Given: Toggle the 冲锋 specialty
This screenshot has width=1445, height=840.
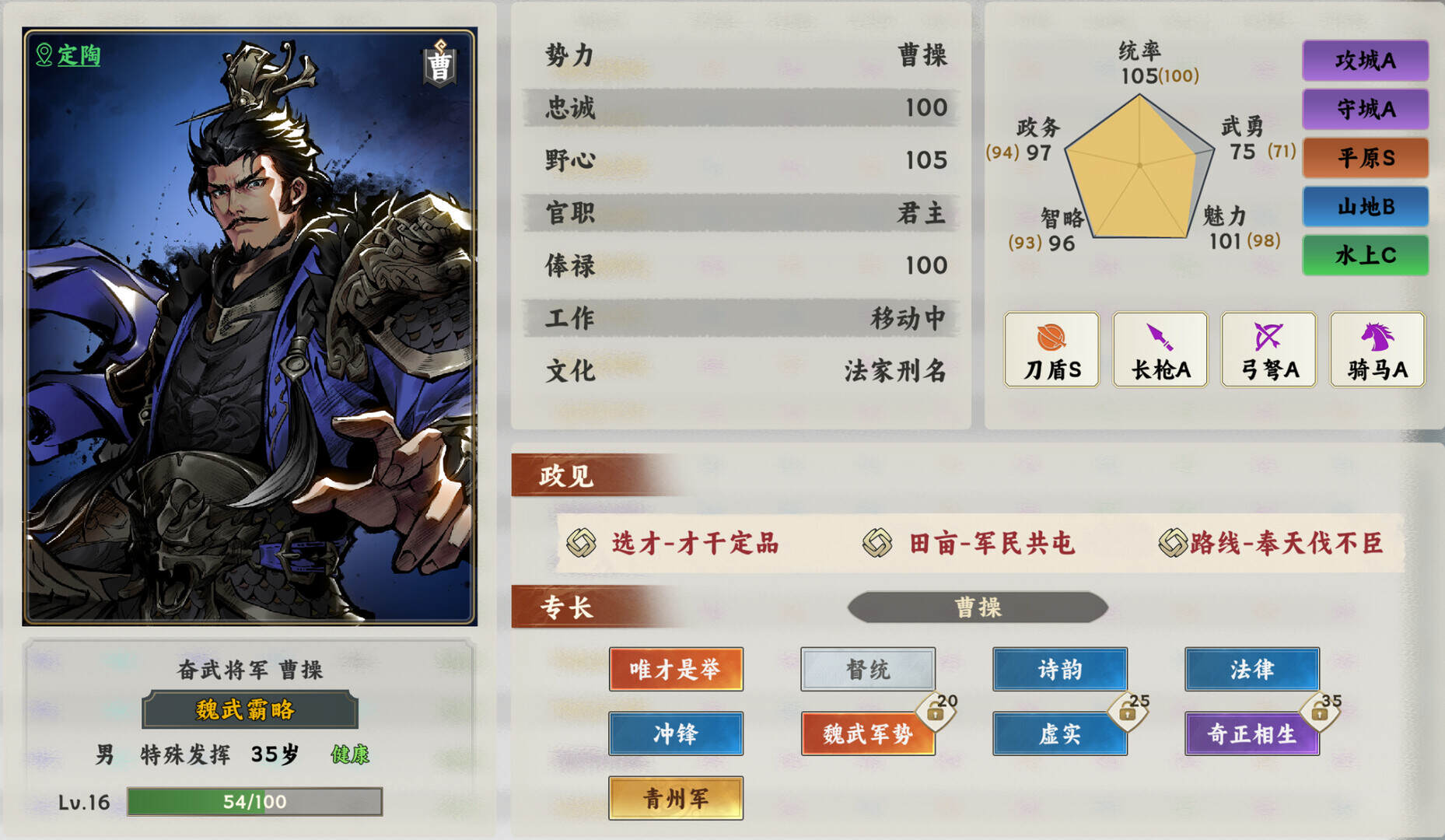Looking at the screenshot, I should pyautogui.click(x=676, y=733).
